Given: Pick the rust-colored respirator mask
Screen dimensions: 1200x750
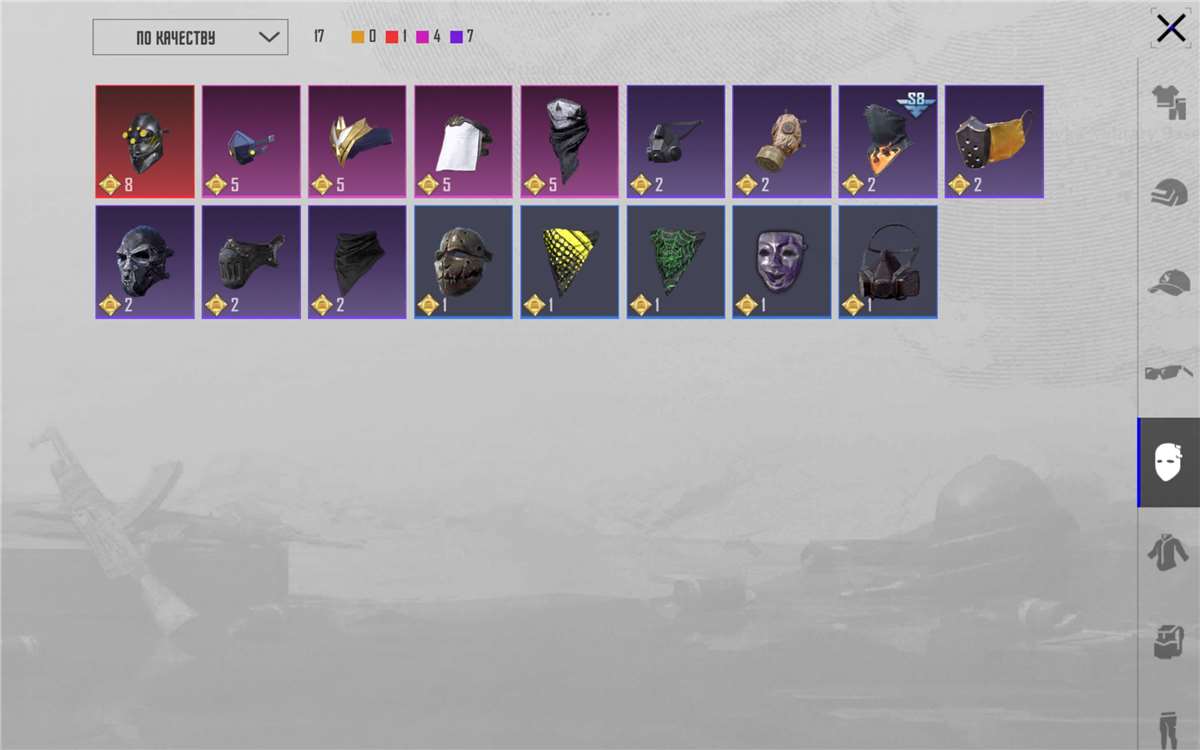Looking at the screenshot, I should pos(887,262).
